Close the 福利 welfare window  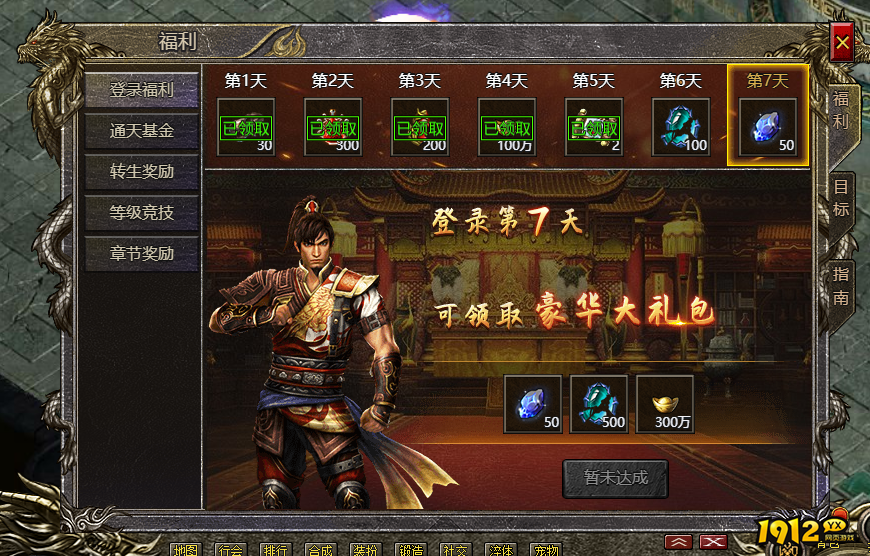point(842,43)
